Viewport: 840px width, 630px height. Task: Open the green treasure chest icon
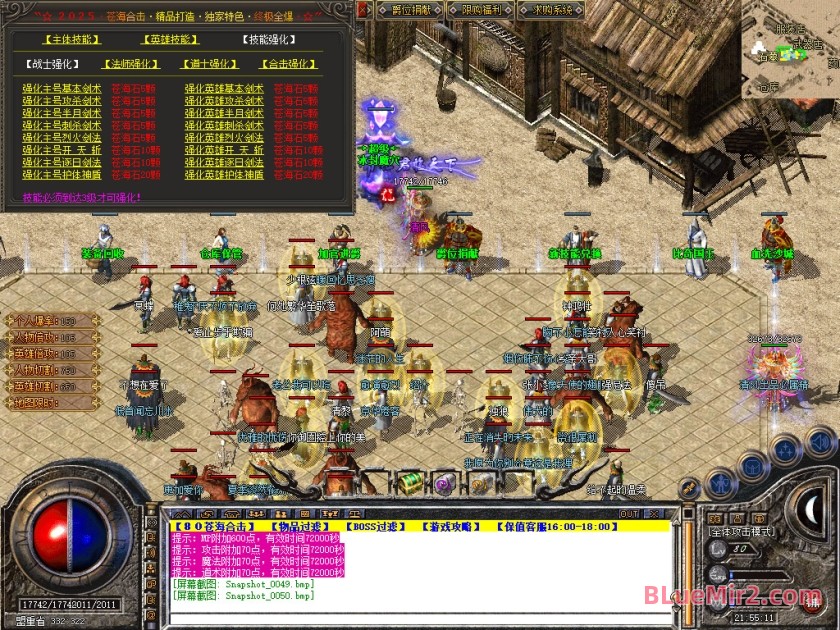click(409, 482)
